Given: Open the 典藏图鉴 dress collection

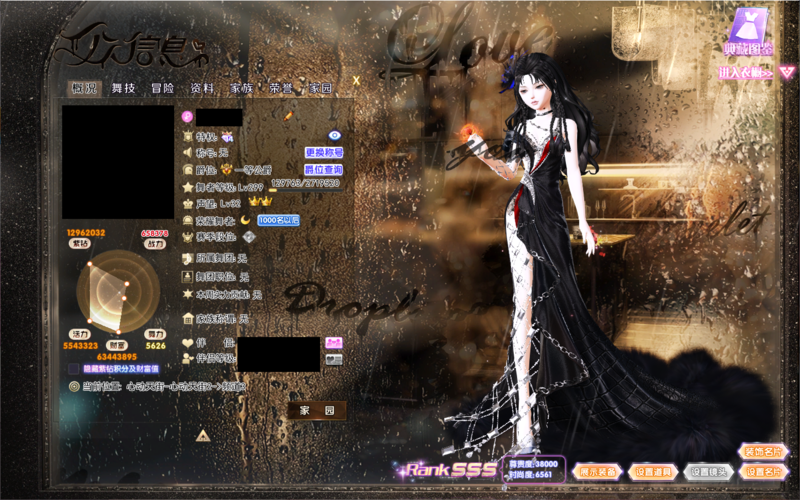Looking at the screenshot, I should [748, 33].
